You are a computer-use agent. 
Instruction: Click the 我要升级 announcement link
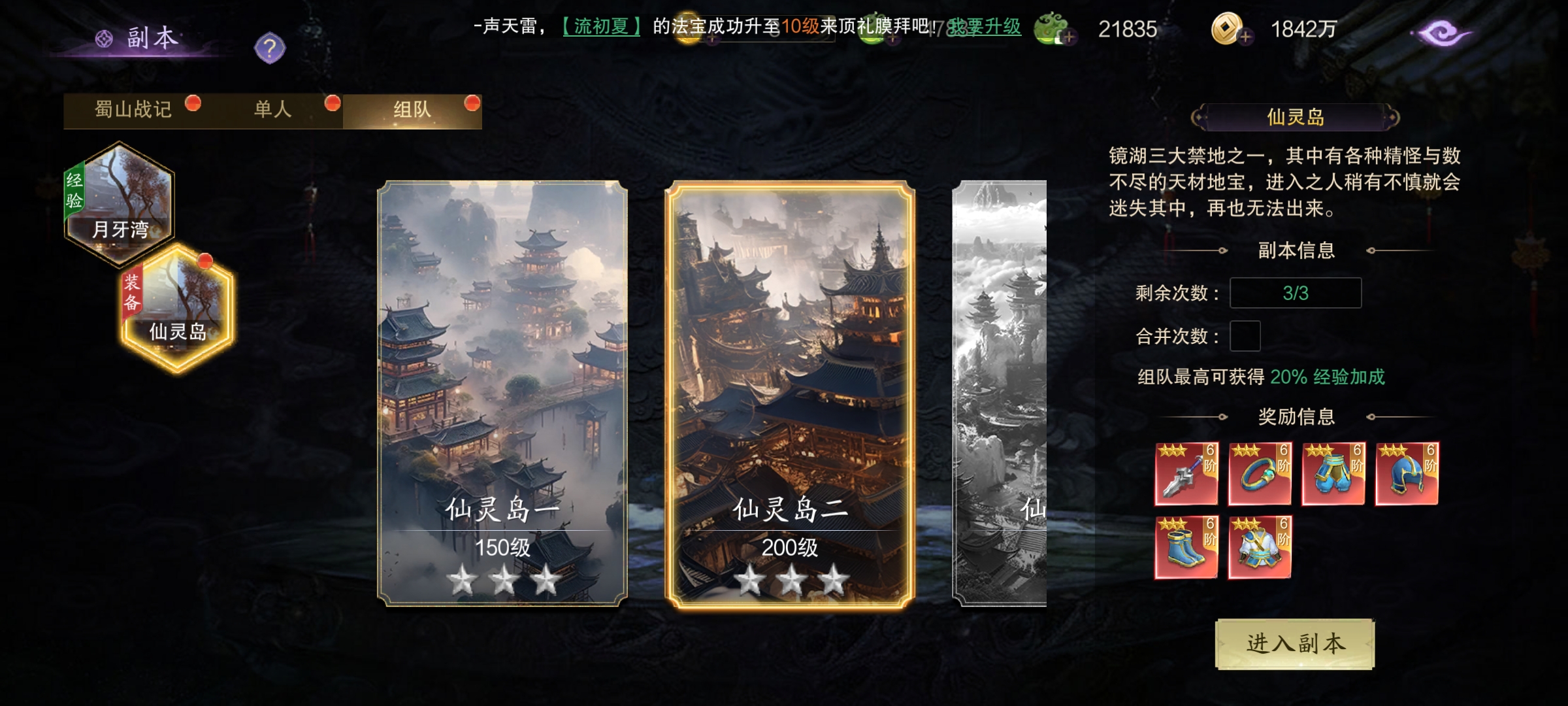pos(985,27)
